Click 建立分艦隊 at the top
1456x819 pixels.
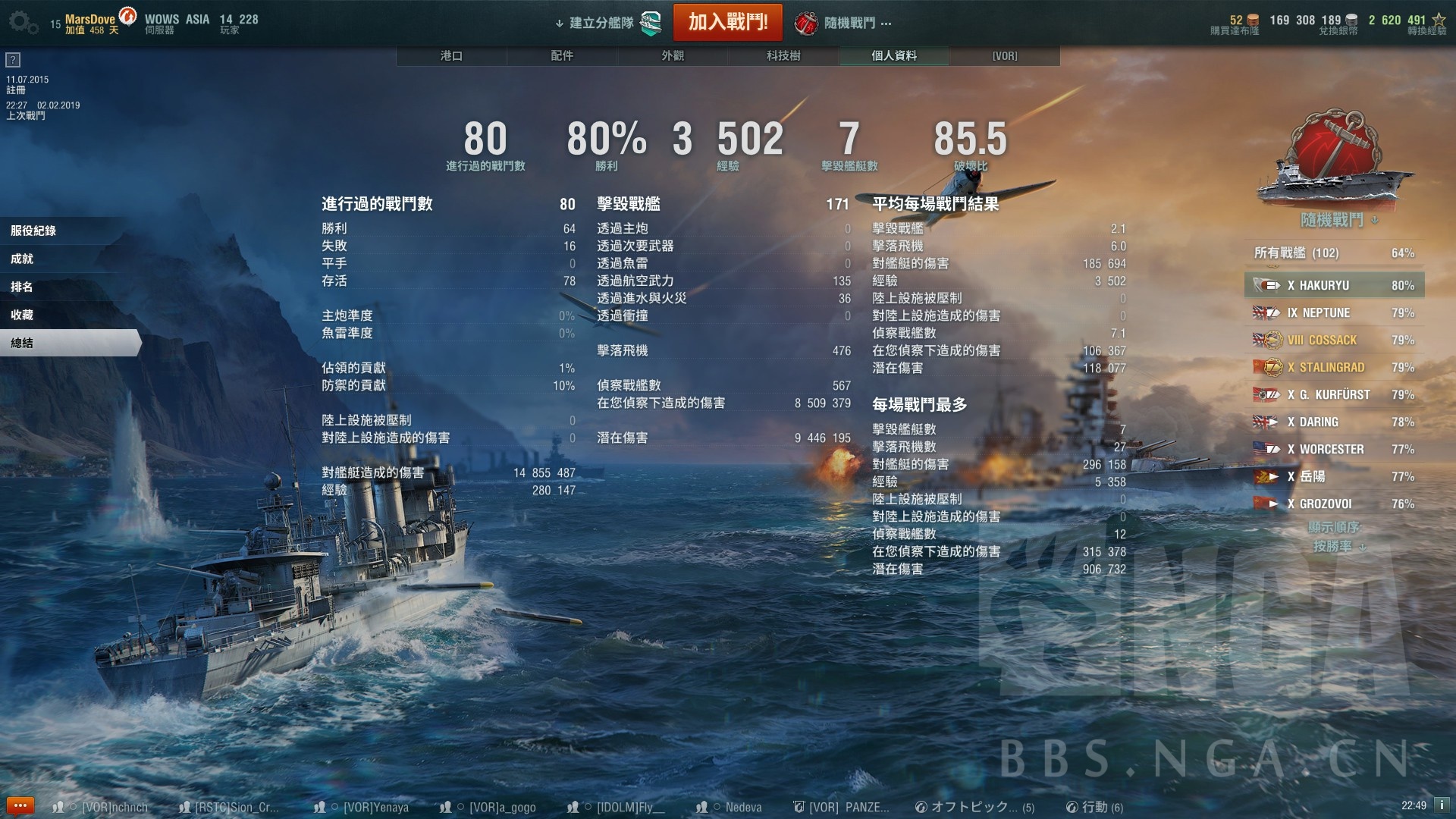point(601,23)
